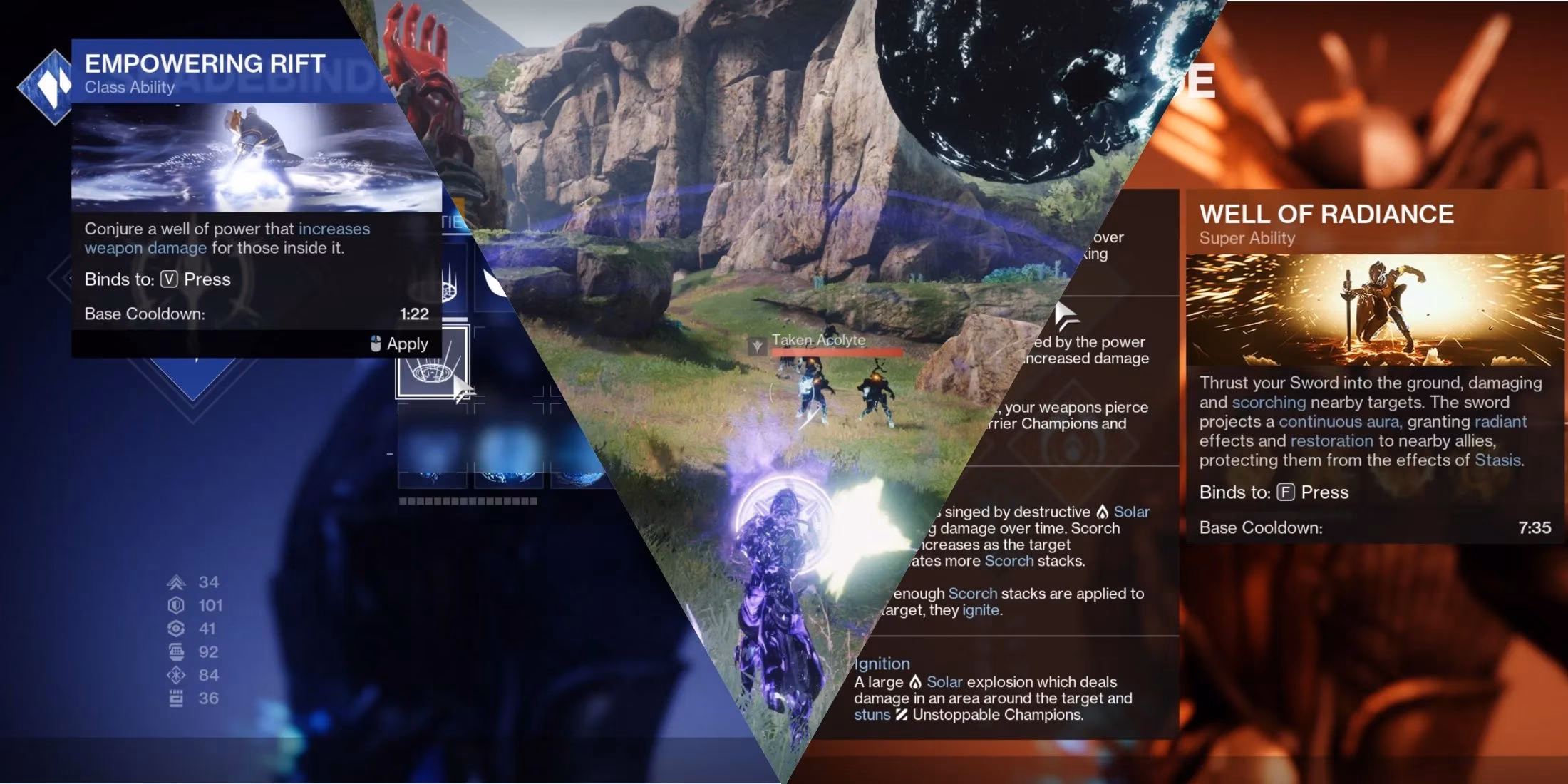1568x784 pixels.
Task: Select the Recovery stat icon showing 41
Action: [x=177, y=628]
